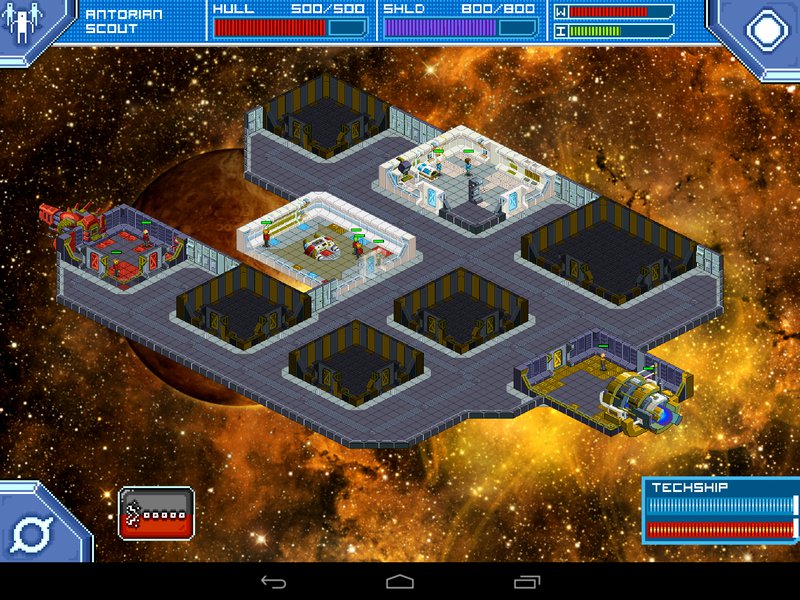This screenshot has width=800, height=600.
Task: Select the red weapon slot card
Action: 156,513
